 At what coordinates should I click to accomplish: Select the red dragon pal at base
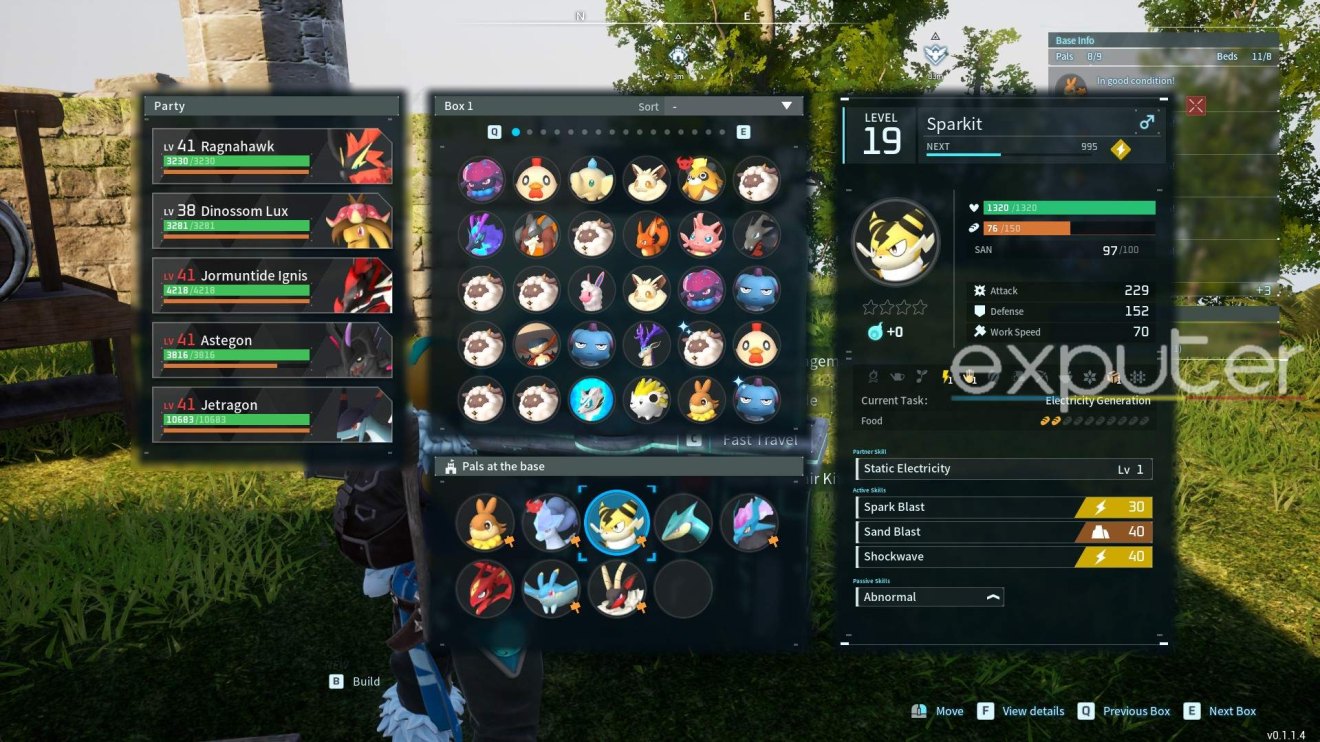tap(486, 588)
